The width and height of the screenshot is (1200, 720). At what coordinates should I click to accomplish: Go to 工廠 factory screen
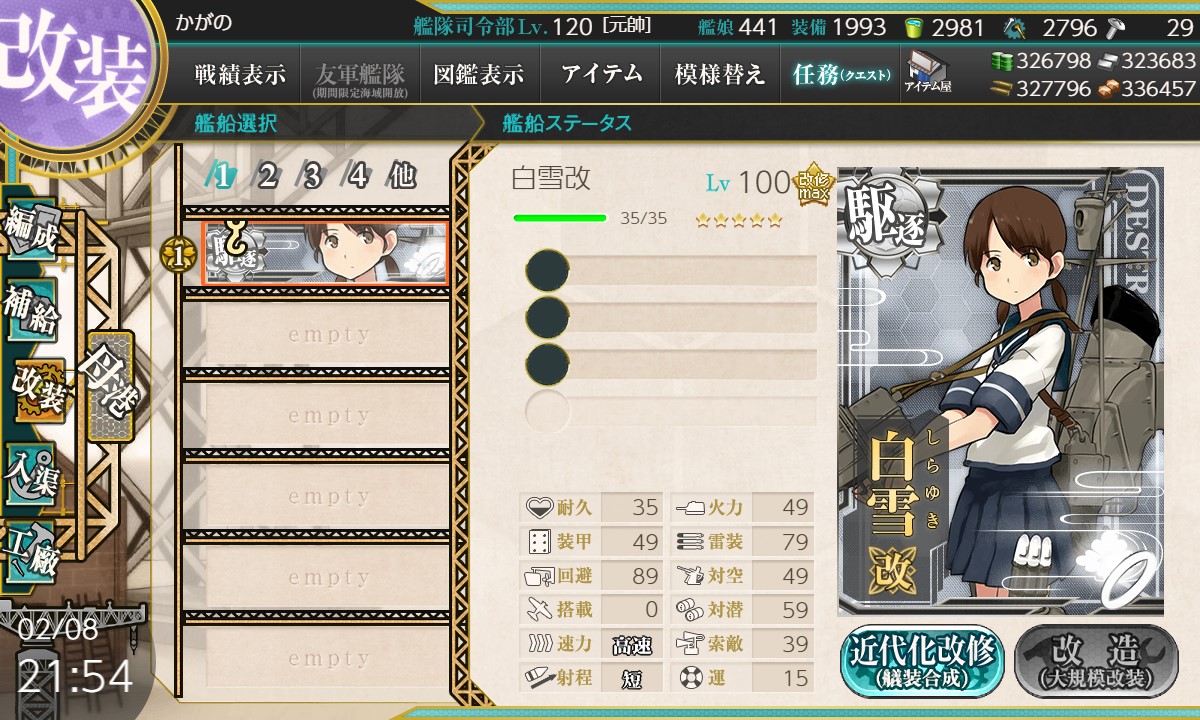click(30, 548)
